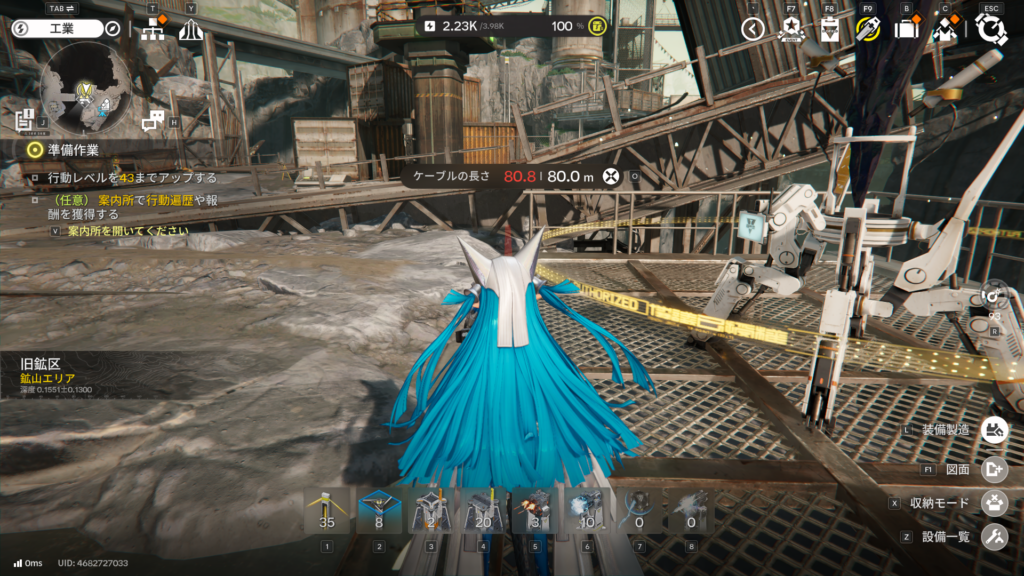Click the compass icon beside 工業
This screenshot has height=576, width=1024.
click(113, 28)
